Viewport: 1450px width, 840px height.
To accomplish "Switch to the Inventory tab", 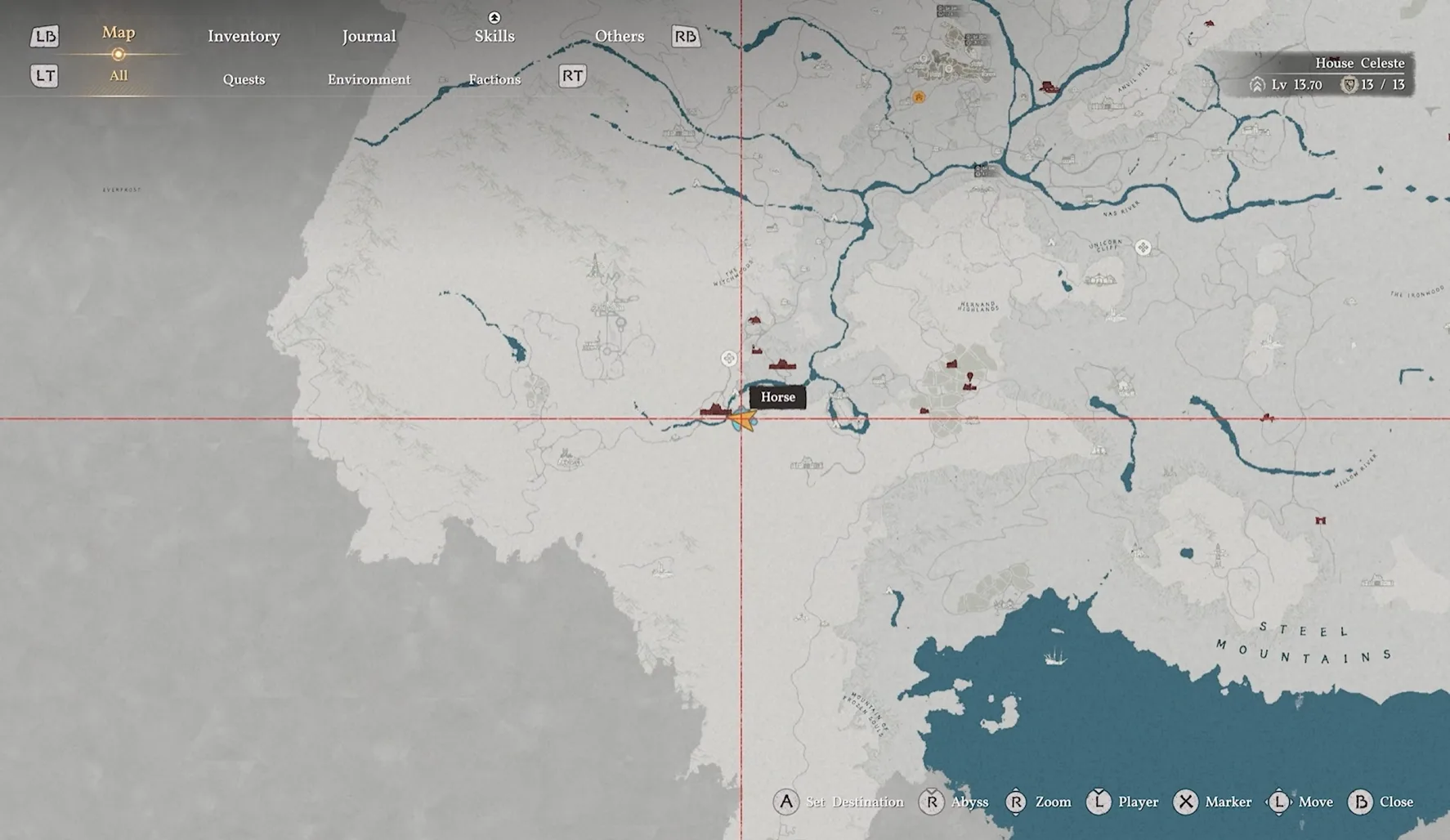I will point(244,36).
